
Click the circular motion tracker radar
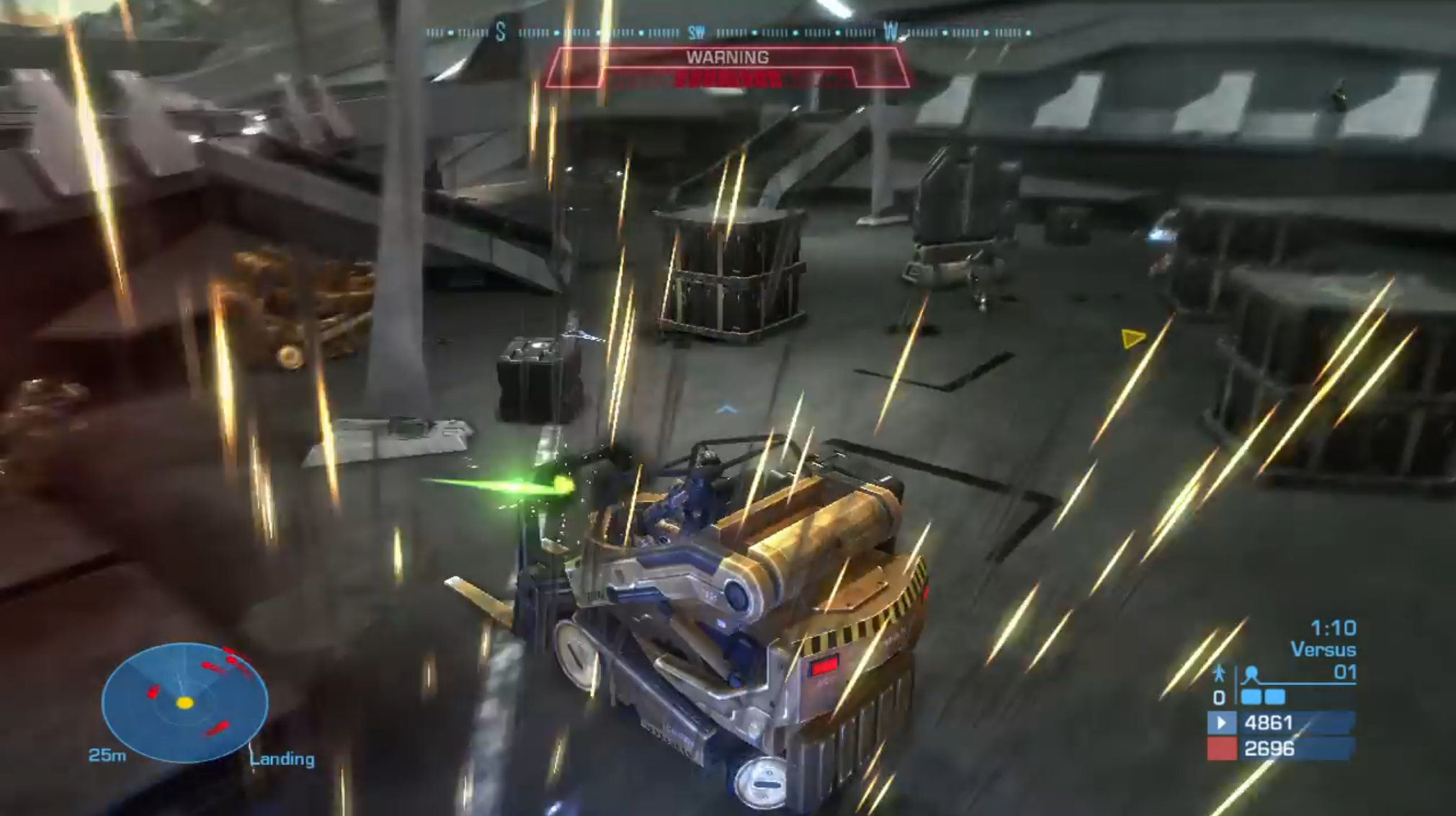point(185,701)
